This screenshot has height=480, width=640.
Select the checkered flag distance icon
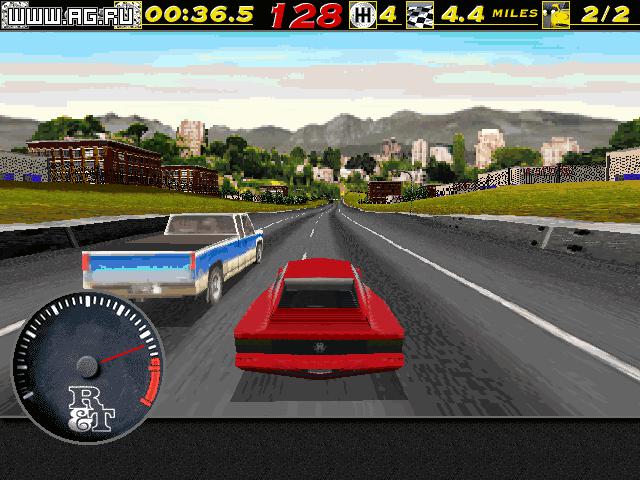[422, 16]
